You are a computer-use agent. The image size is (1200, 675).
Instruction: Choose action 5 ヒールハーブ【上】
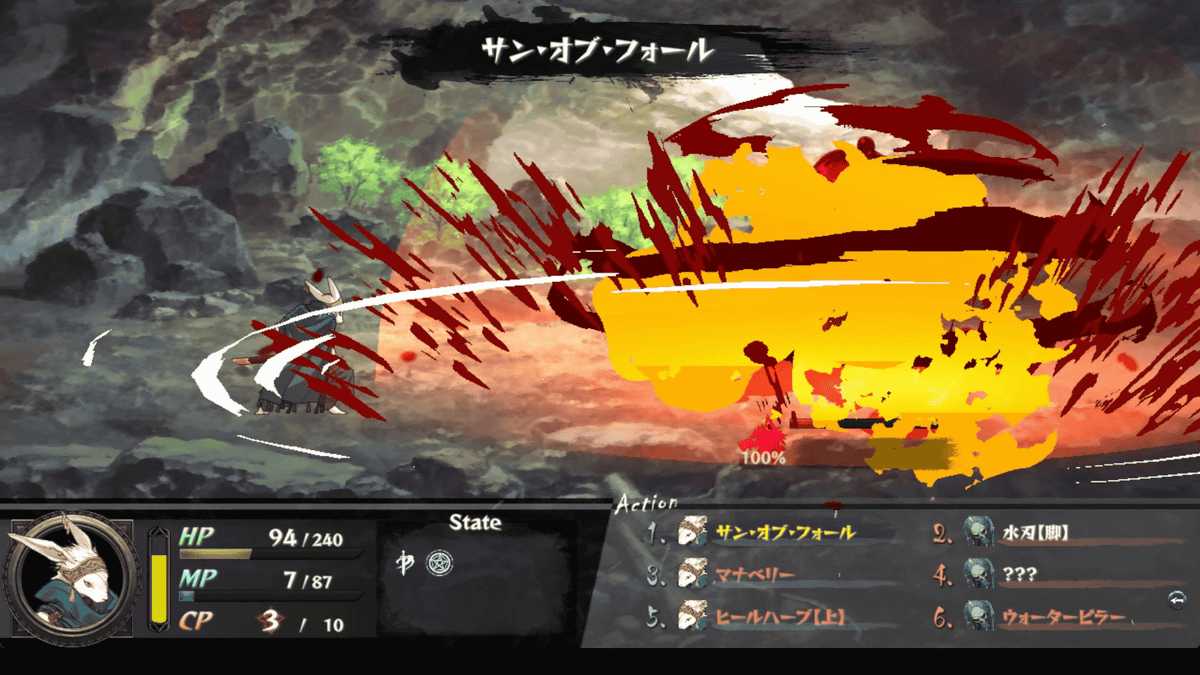pyautogui.click(x=780, y=618)
